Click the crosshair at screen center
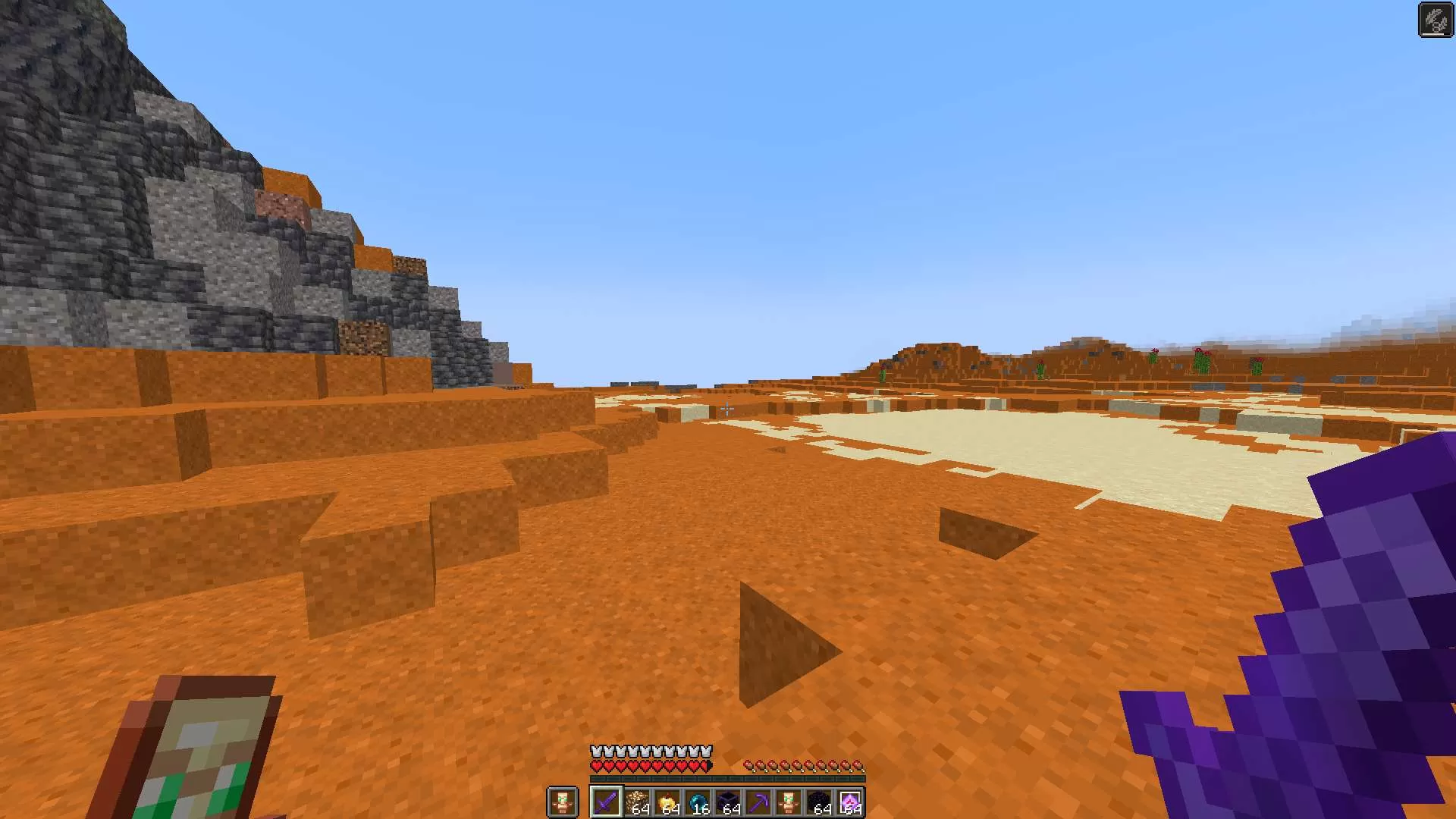Image resolution: width=1456 pixels, height=819 pixels. click(x=728, y=409)
